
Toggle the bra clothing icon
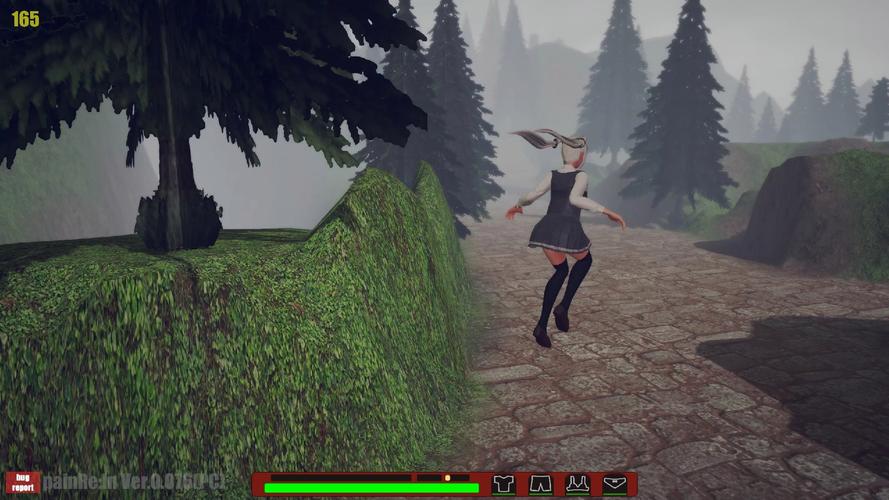pos(577,485)
